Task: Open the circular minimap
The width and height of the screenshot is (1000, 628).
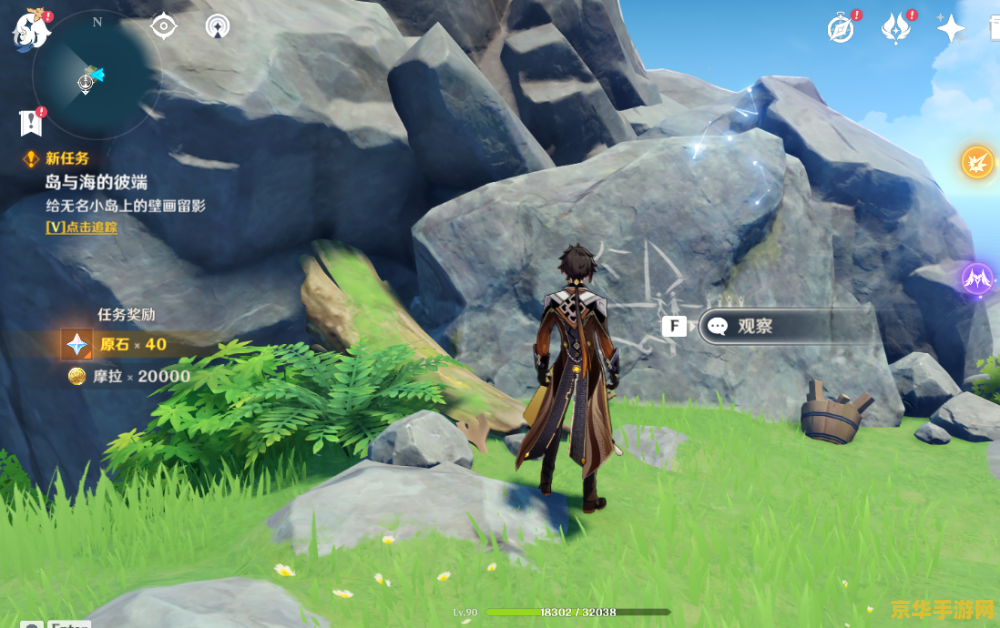Action: tap(96, 76)
